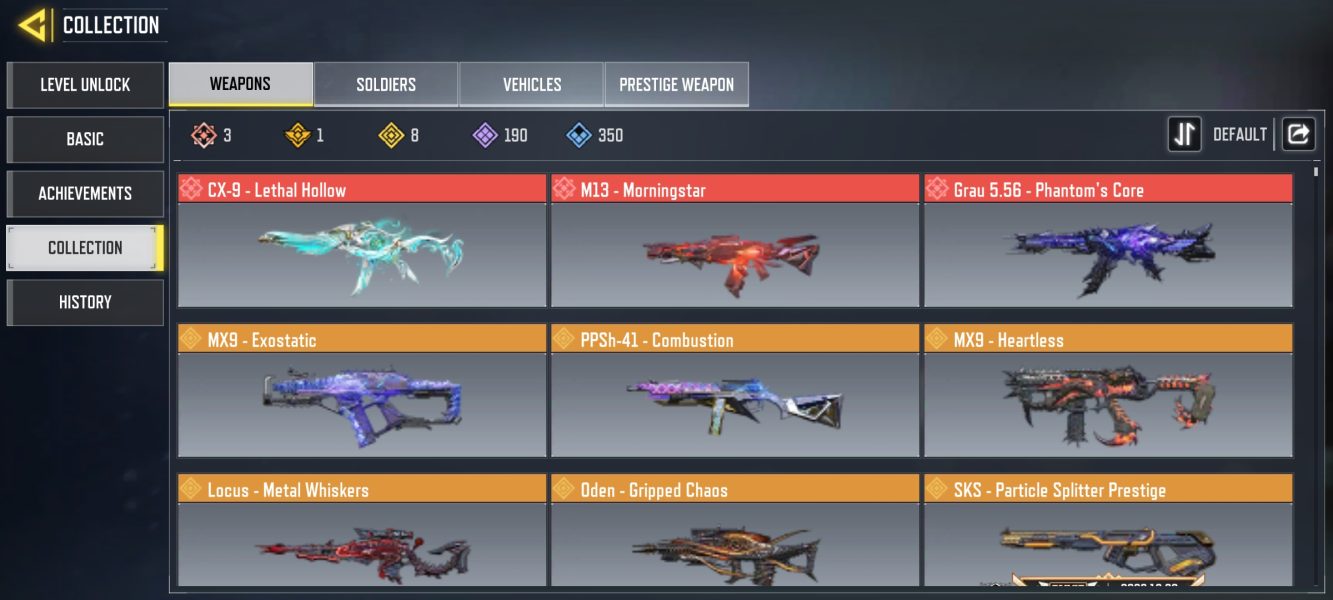Switch to the Weapons tab
This screenshot has width=1333, height=600.
point(240,84)
